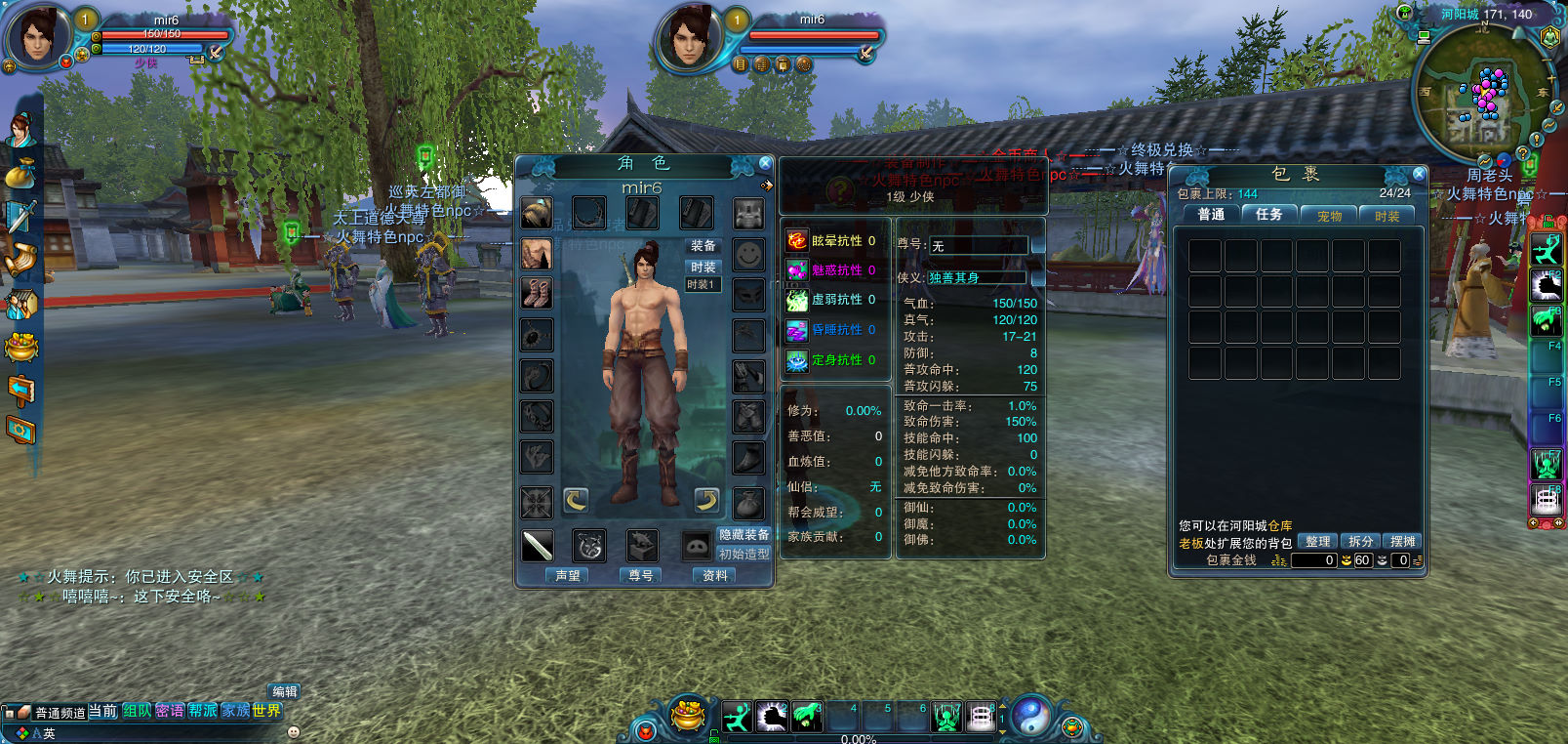Switch to the 任务 bag tab
The height and width of the screenshot is (744, 1568).
click(x=1269, y=215)
